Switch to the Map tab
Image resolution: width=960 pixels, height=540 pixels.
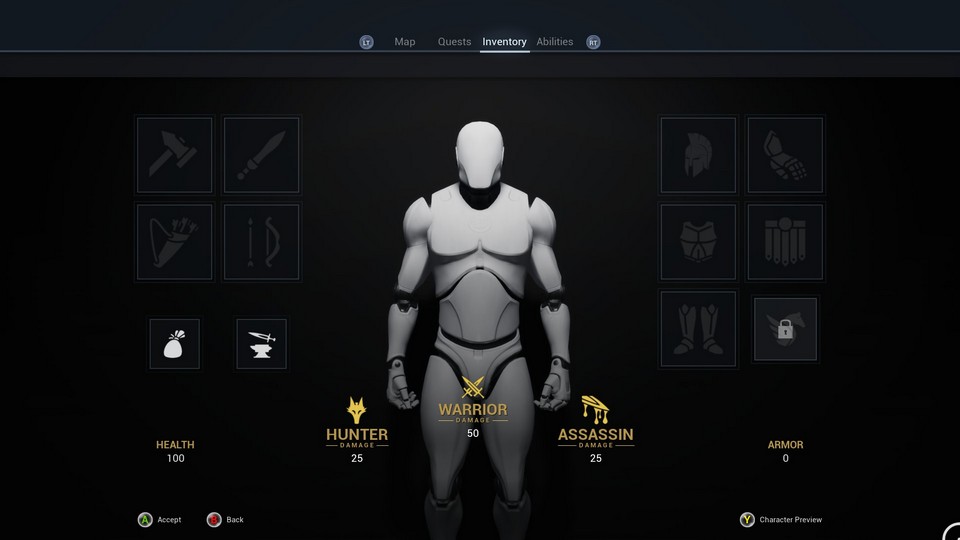click(x=404, y=42)
